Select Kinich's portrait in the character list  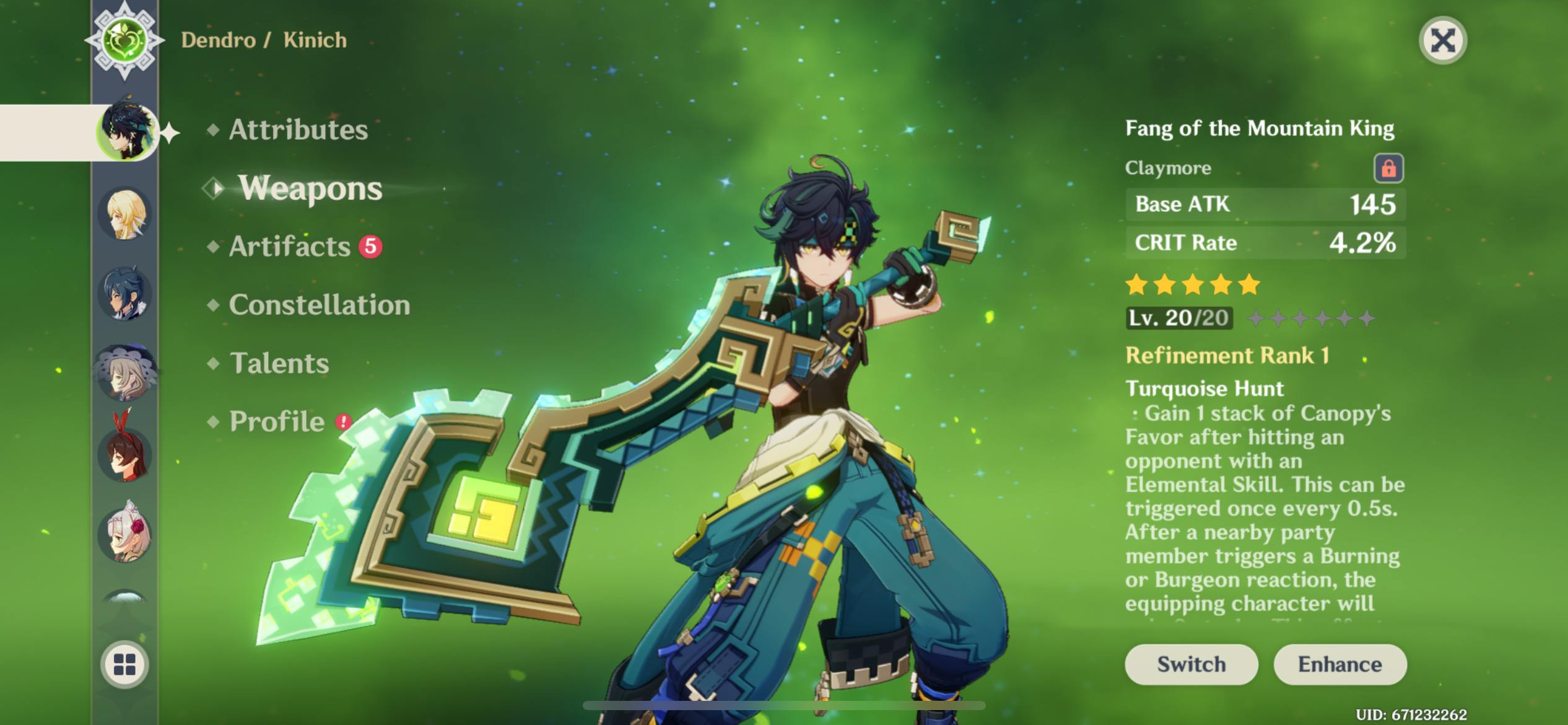[x=126, y=131]
